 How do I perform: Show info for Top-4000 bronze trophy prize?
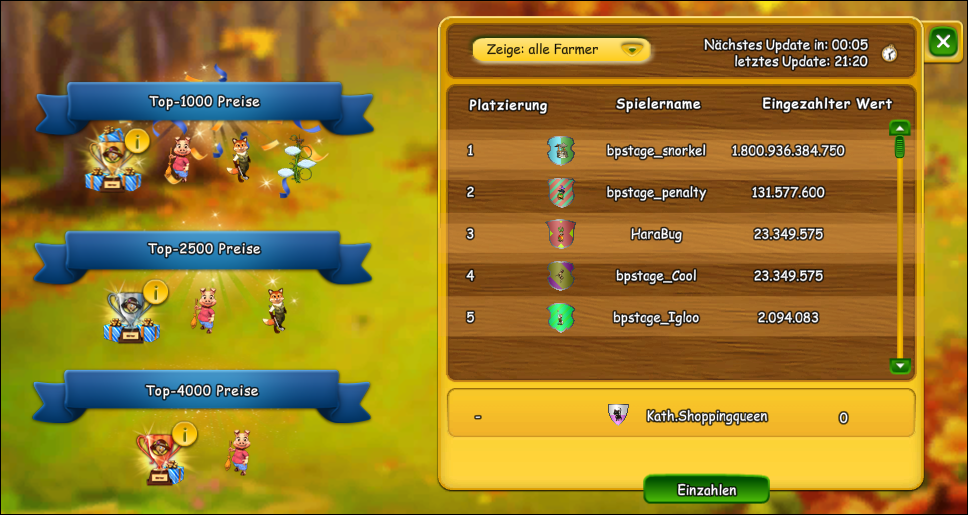pos(184,433)
